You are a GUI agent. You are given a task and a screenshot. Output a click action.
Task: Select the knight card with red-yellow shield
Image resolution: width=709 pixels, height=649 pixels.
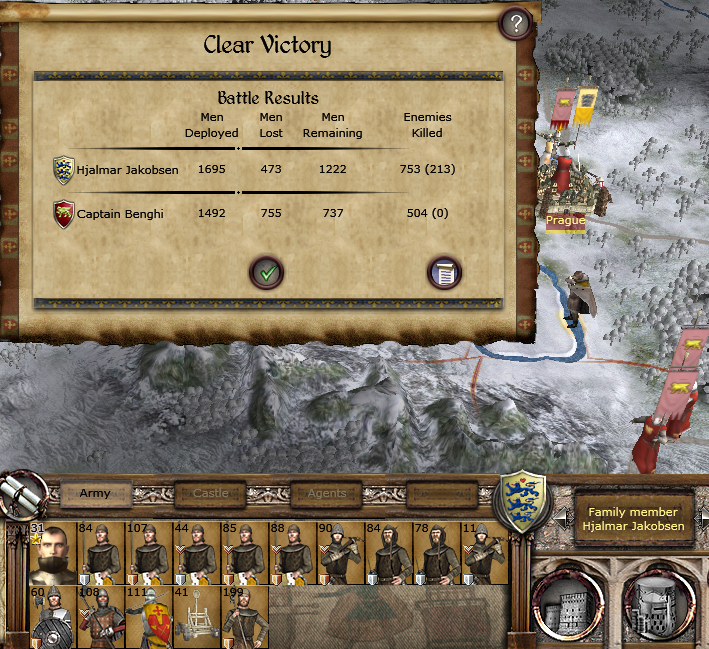tap(149, 615)
